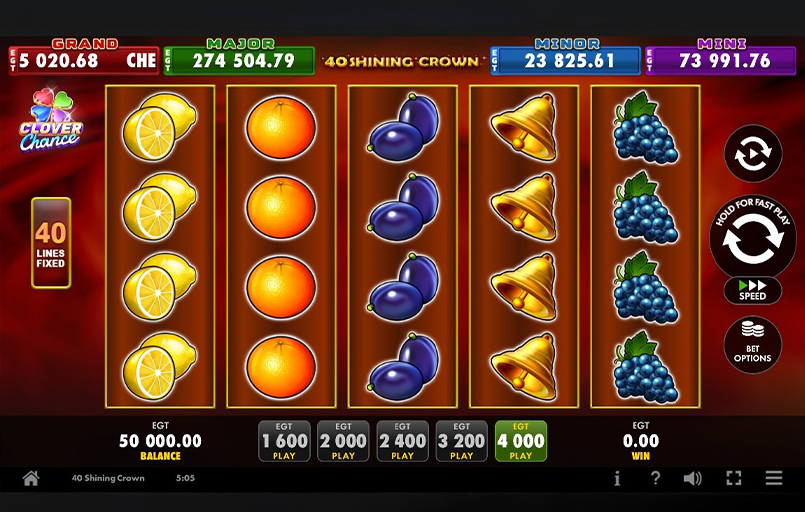The width and height of the screenshot is (805, 512).
Task: Play the green 4 000 bet
Action: coord(520,441)
